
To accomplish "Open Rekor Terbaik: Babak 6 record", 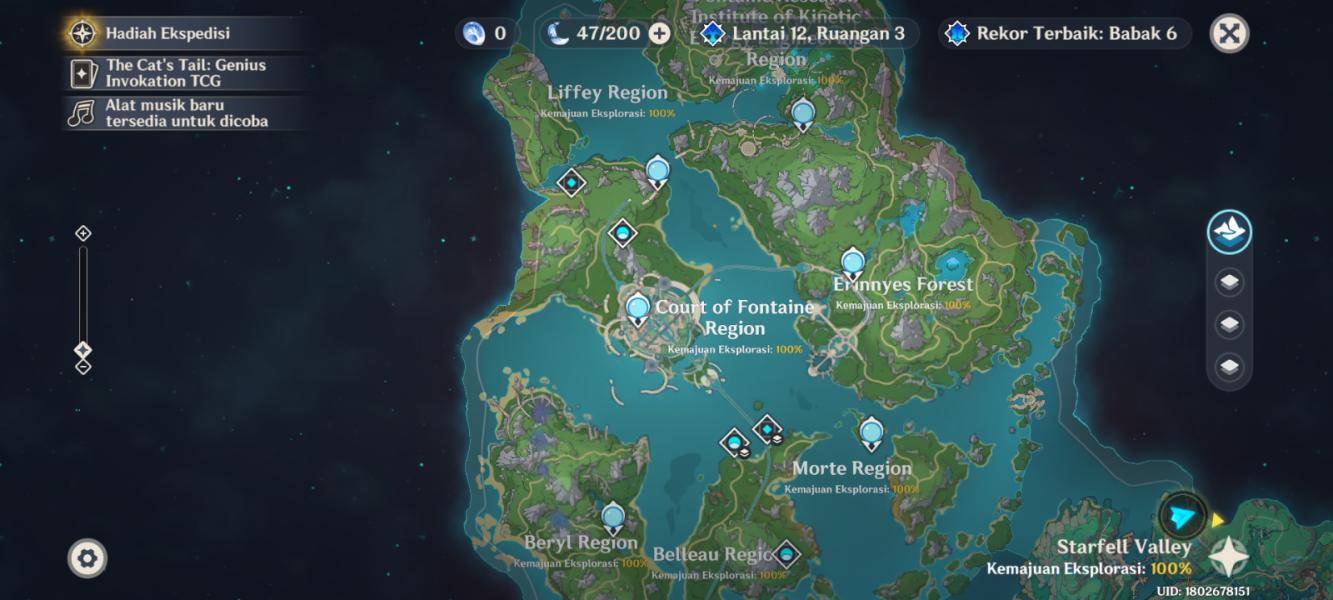I will pos(1064,33).
